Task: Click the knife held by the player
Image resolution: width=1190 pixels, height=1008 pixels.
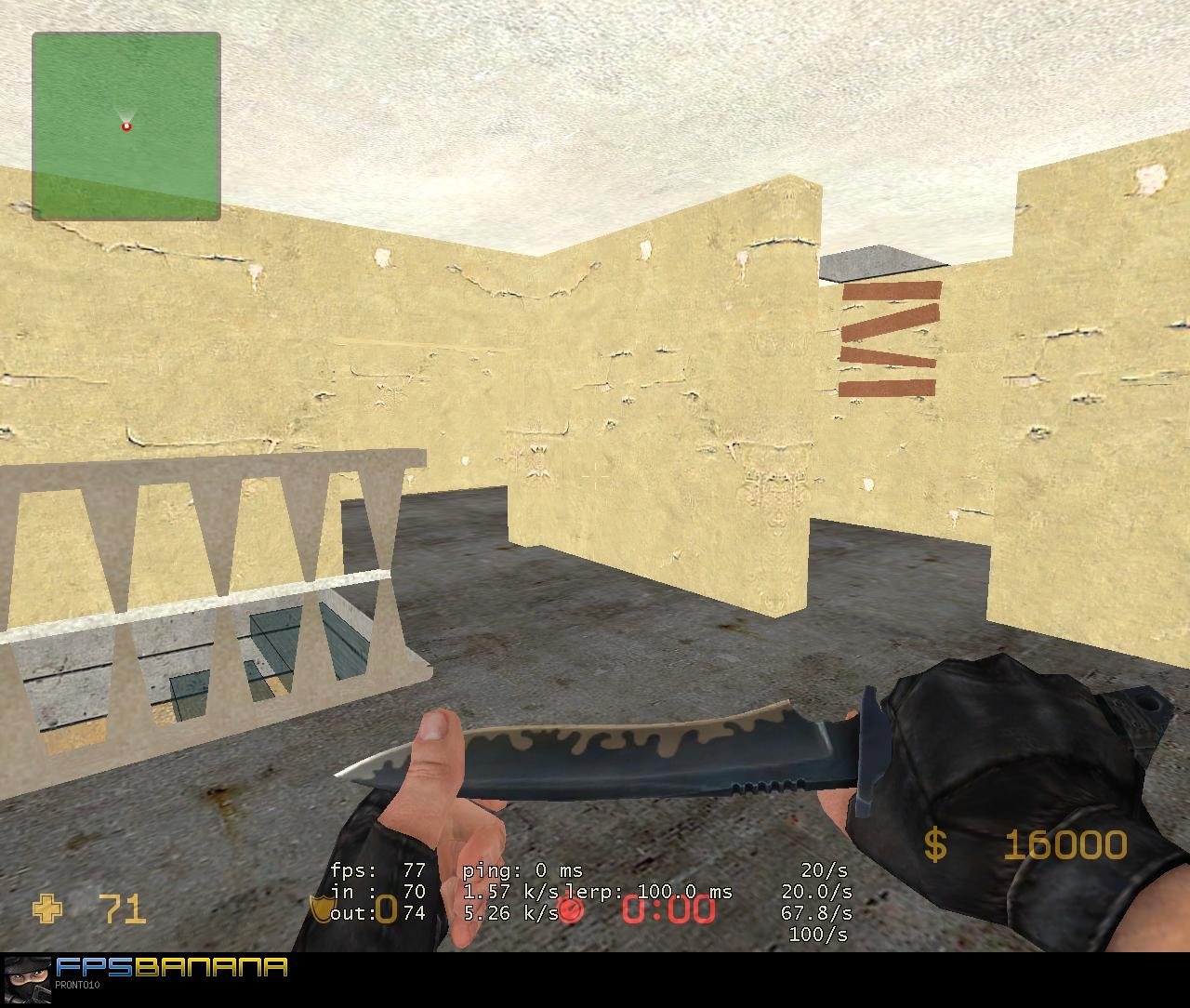Action: pyautogui.click(x=651, y=753)
